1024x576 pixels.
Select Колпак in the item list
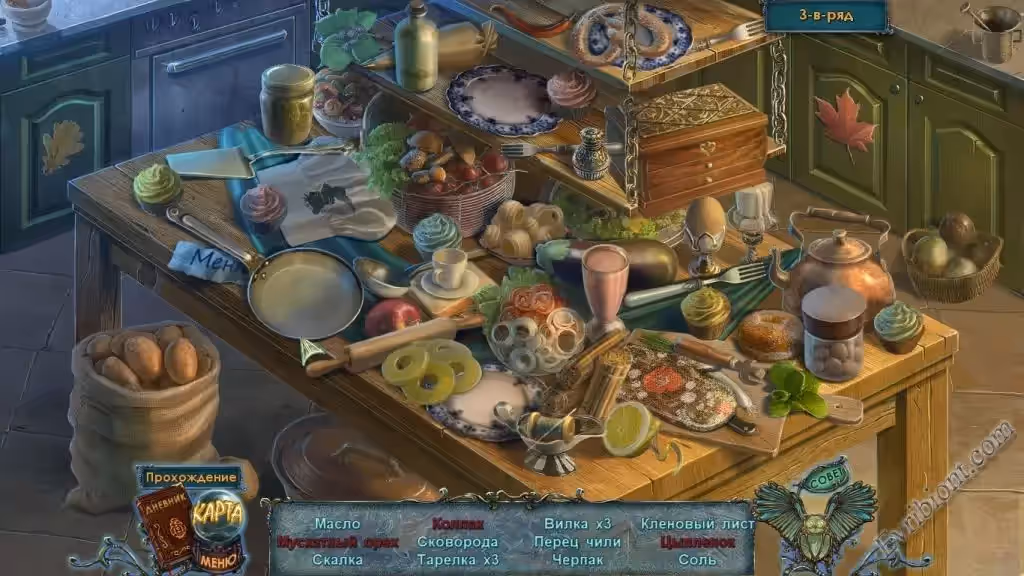(x=458, y=524)
